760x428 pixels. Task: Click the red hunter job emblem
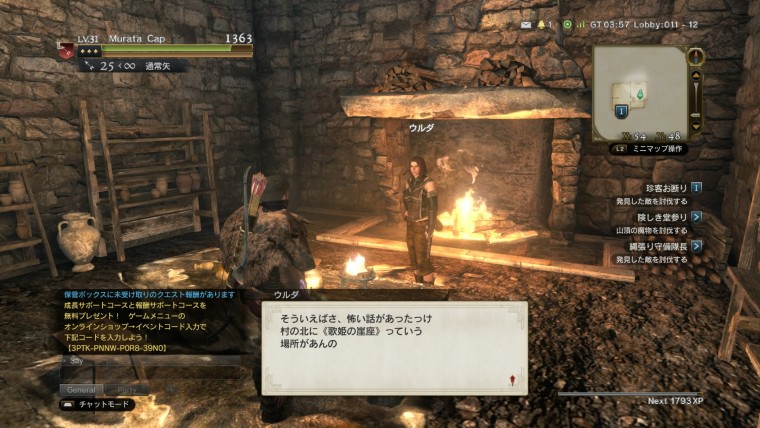66,49
